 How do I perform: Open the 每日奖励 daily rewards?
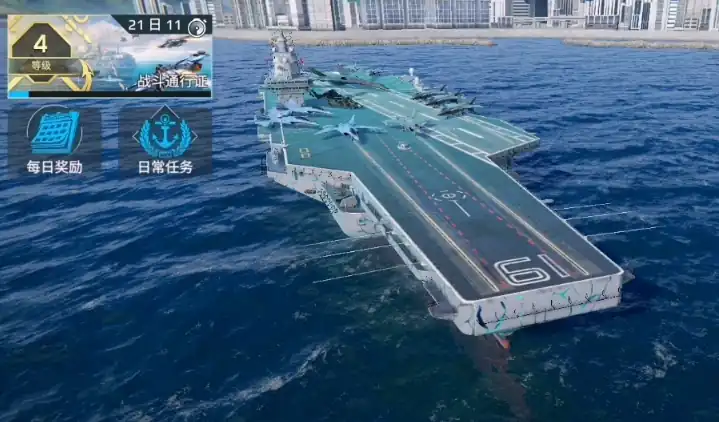coord(54,139)
